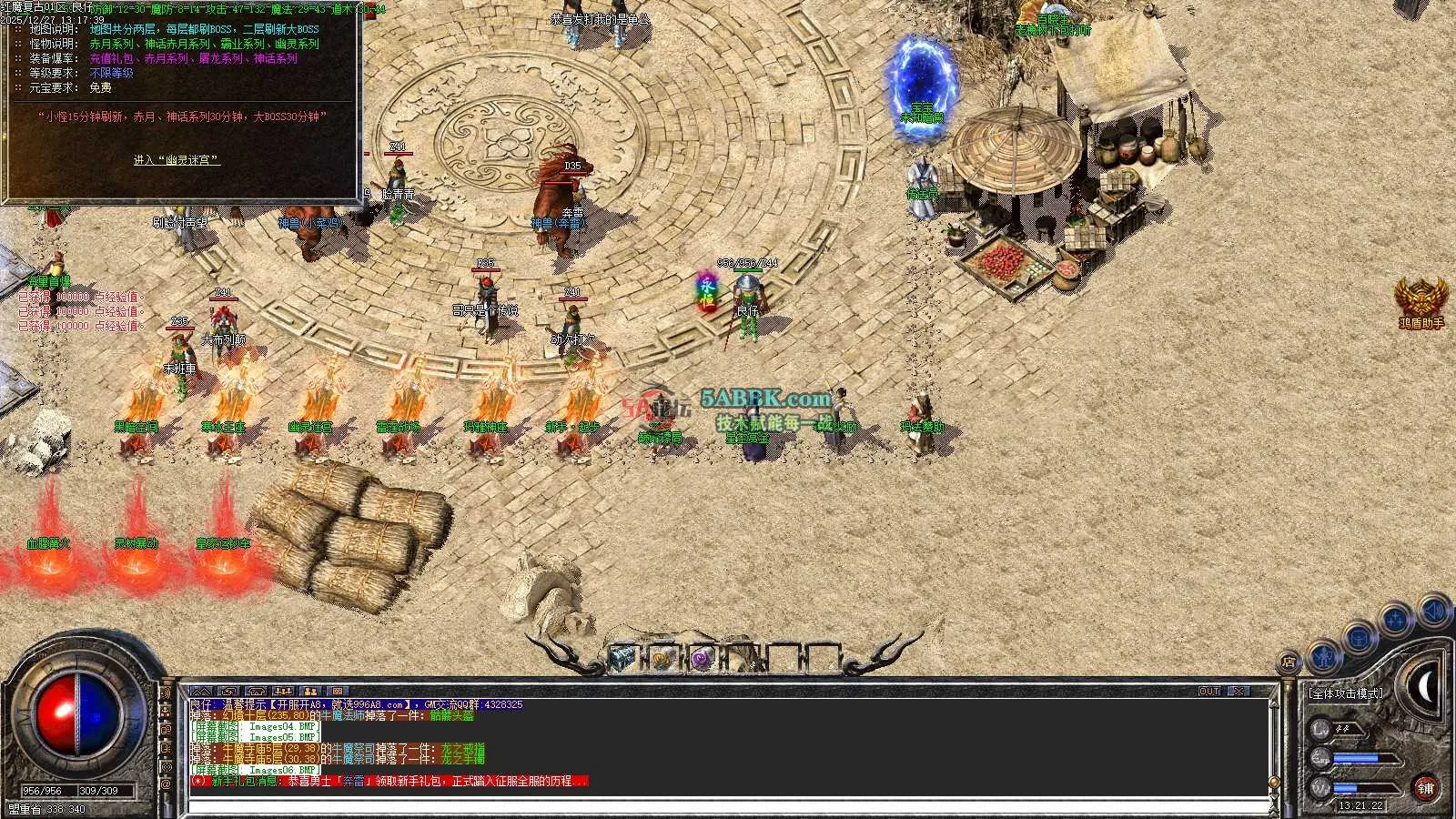Use the yellow swirl scroll belt item
The width and height of the screenshot is (1456, 819).
click(x=661, y=659)
